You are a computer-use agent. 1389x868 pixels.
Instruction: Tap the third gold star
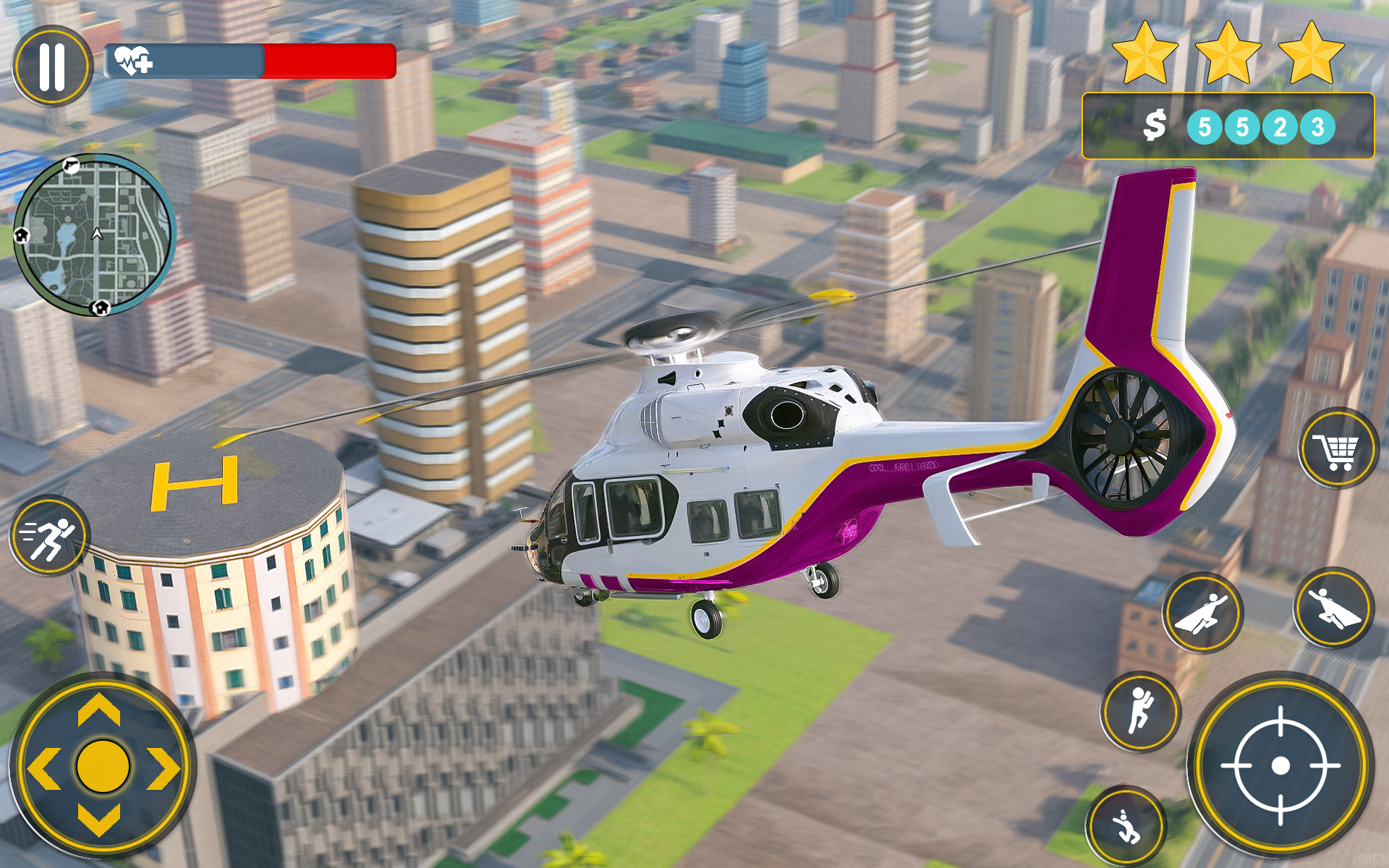[1311, 54]
